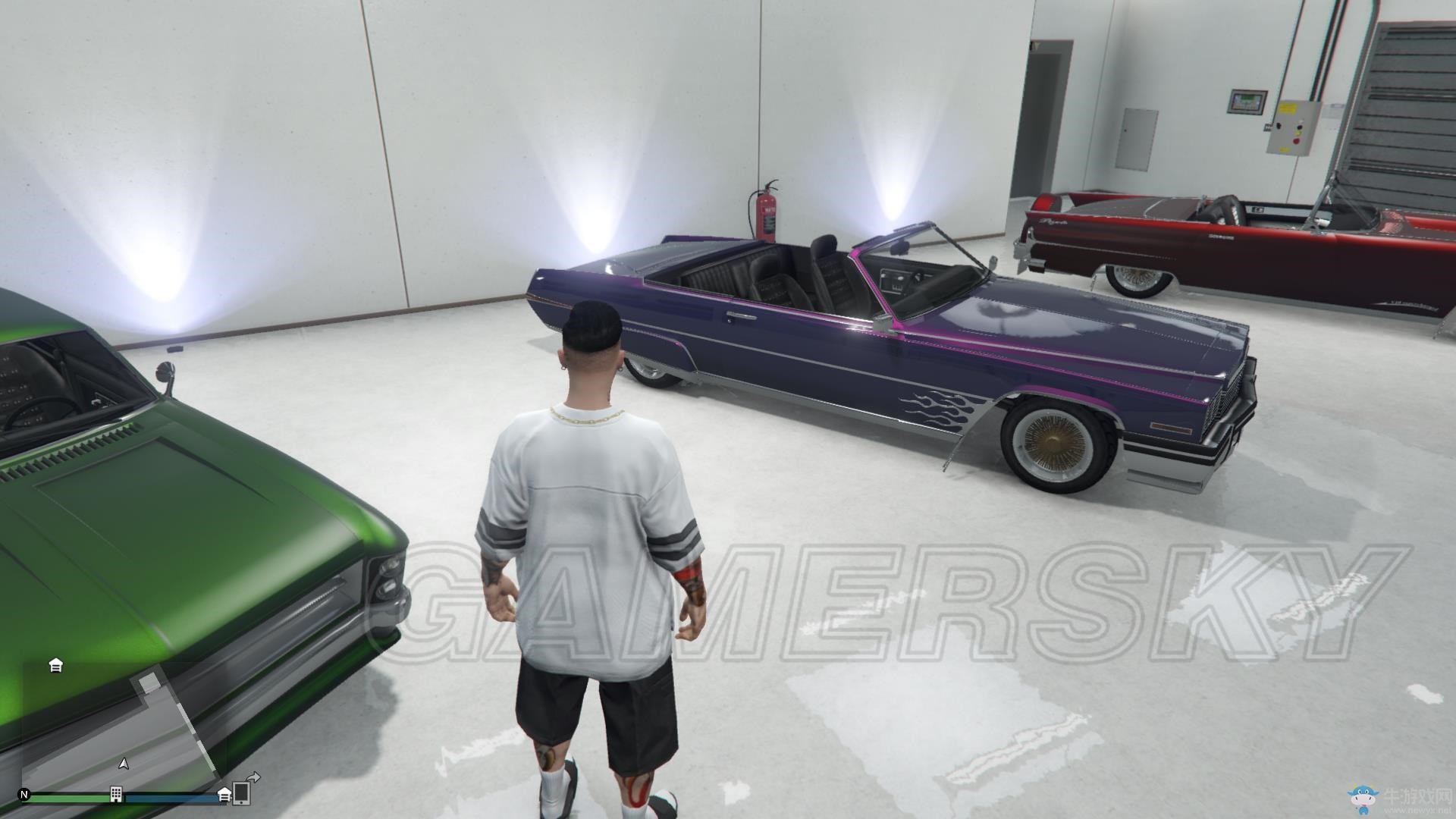This screenshot has width=1456, height=819.
Task: Click the building icon on the minimap bar
Action: click(116, 794)
